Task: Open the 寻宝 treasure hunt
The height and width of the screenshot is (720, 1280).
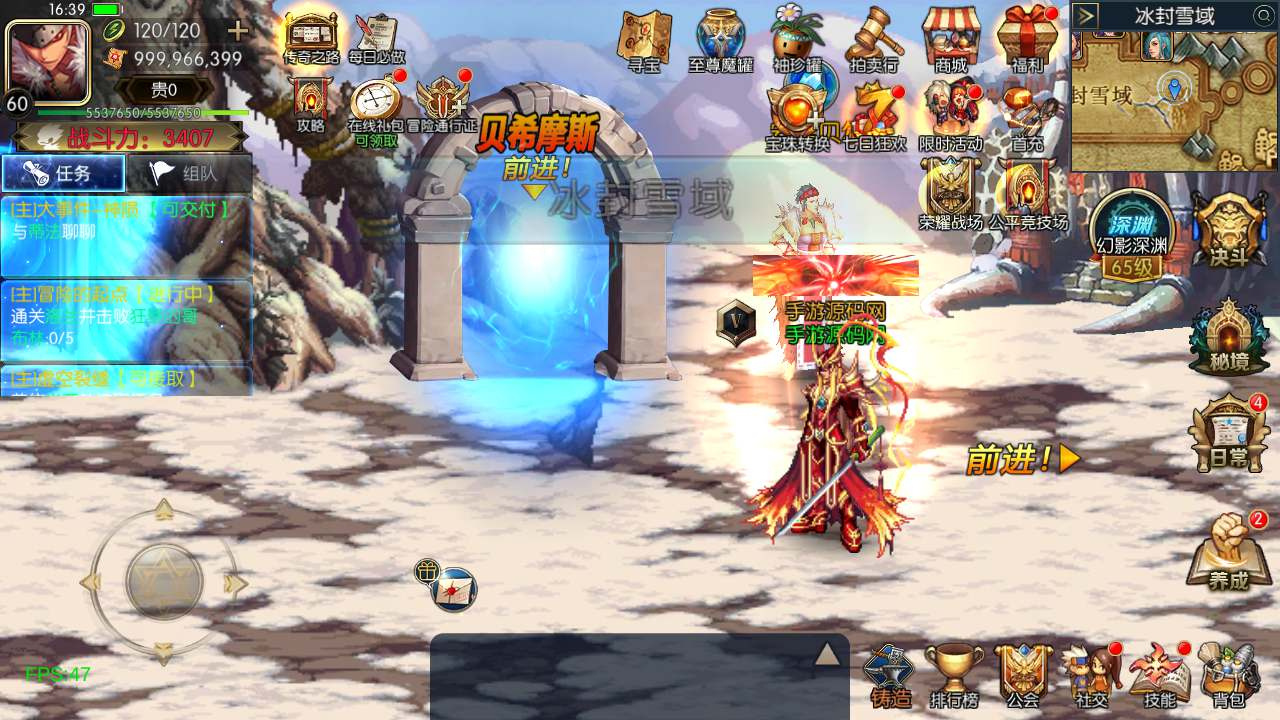Action: pos(643,40)
